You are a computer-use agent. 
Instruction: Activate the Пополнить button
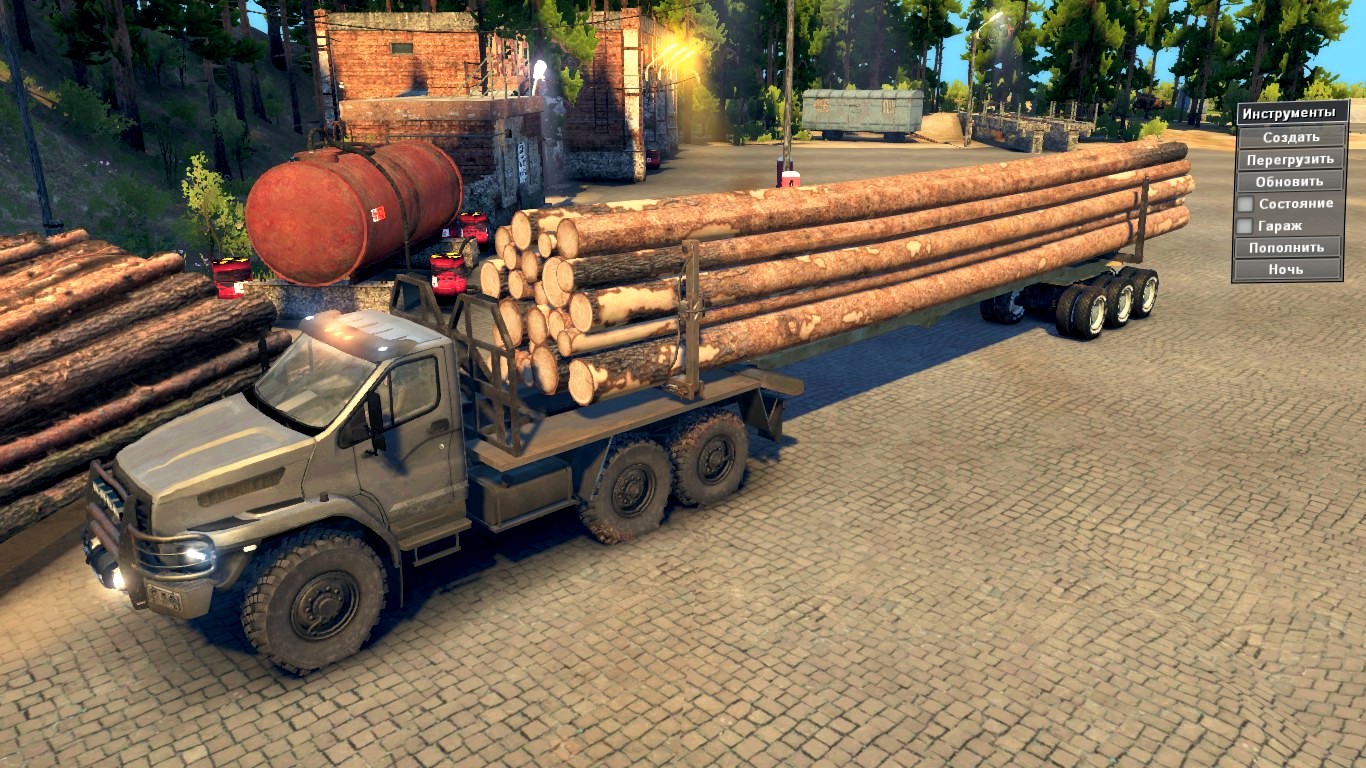click(1290, 247)
